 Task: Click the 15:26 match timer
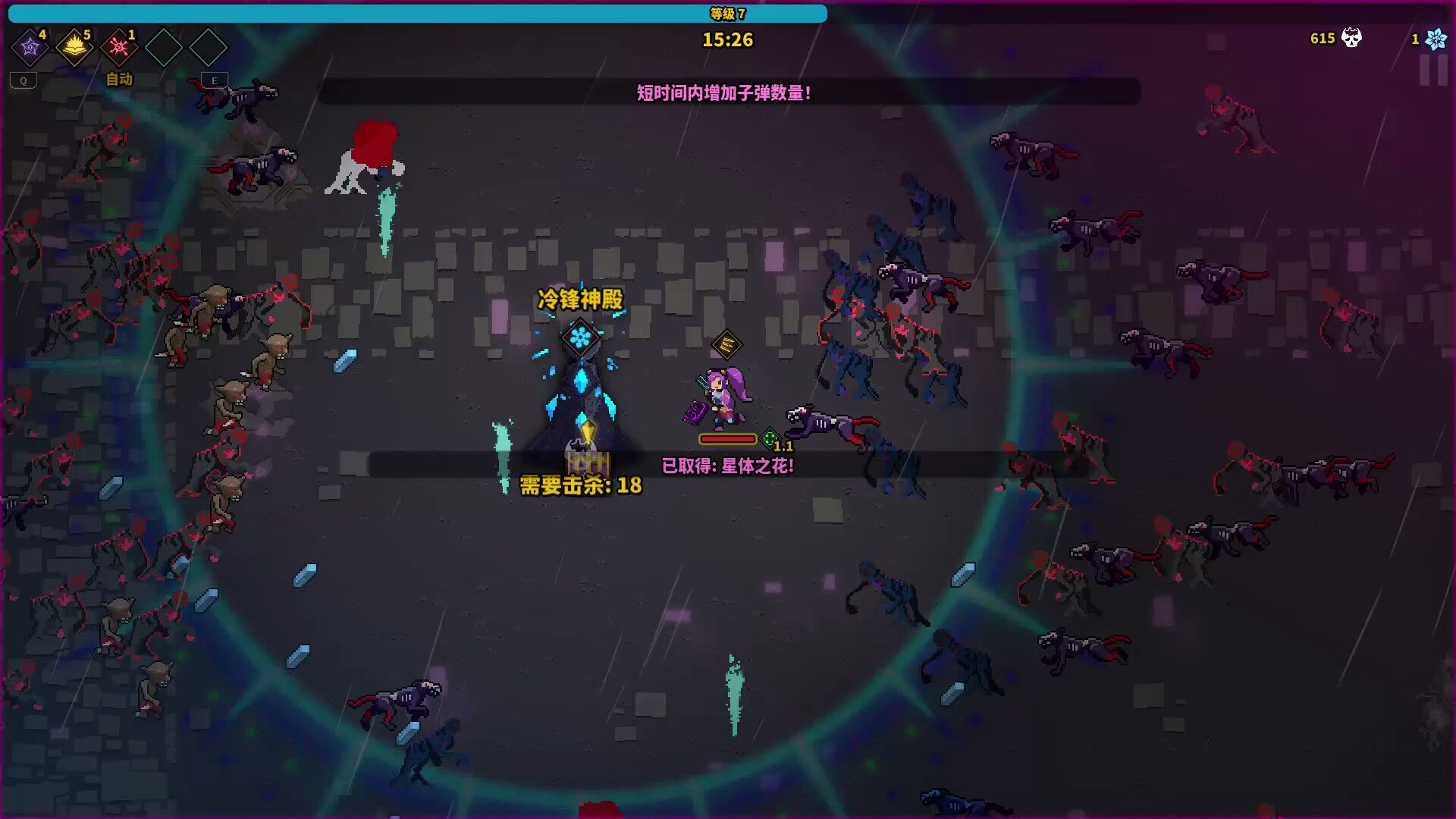pyautogui.click(x=728, y=40)
